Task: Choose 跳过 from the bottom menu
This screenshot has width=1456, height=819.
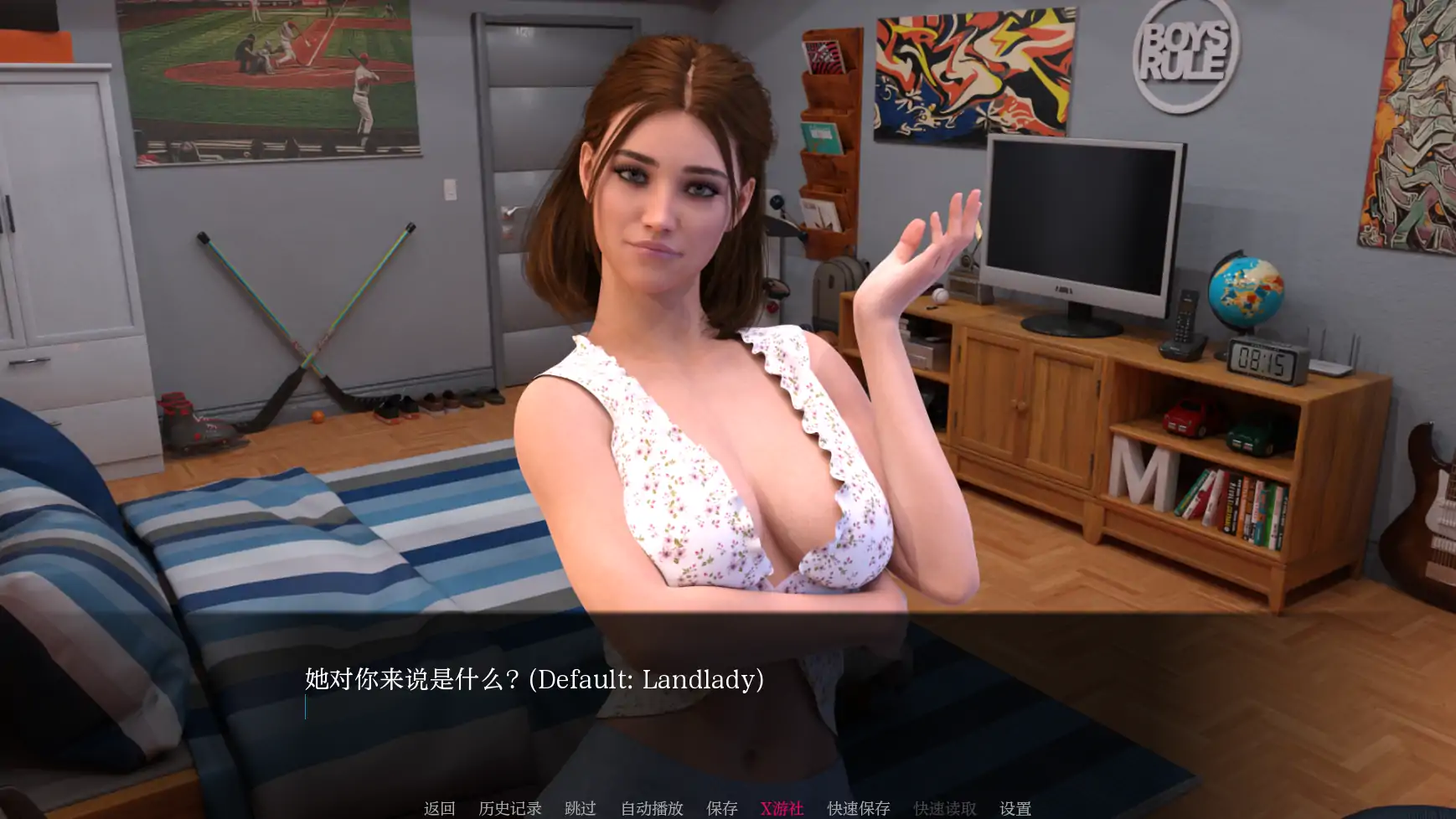Action: (x=580, y=808)
